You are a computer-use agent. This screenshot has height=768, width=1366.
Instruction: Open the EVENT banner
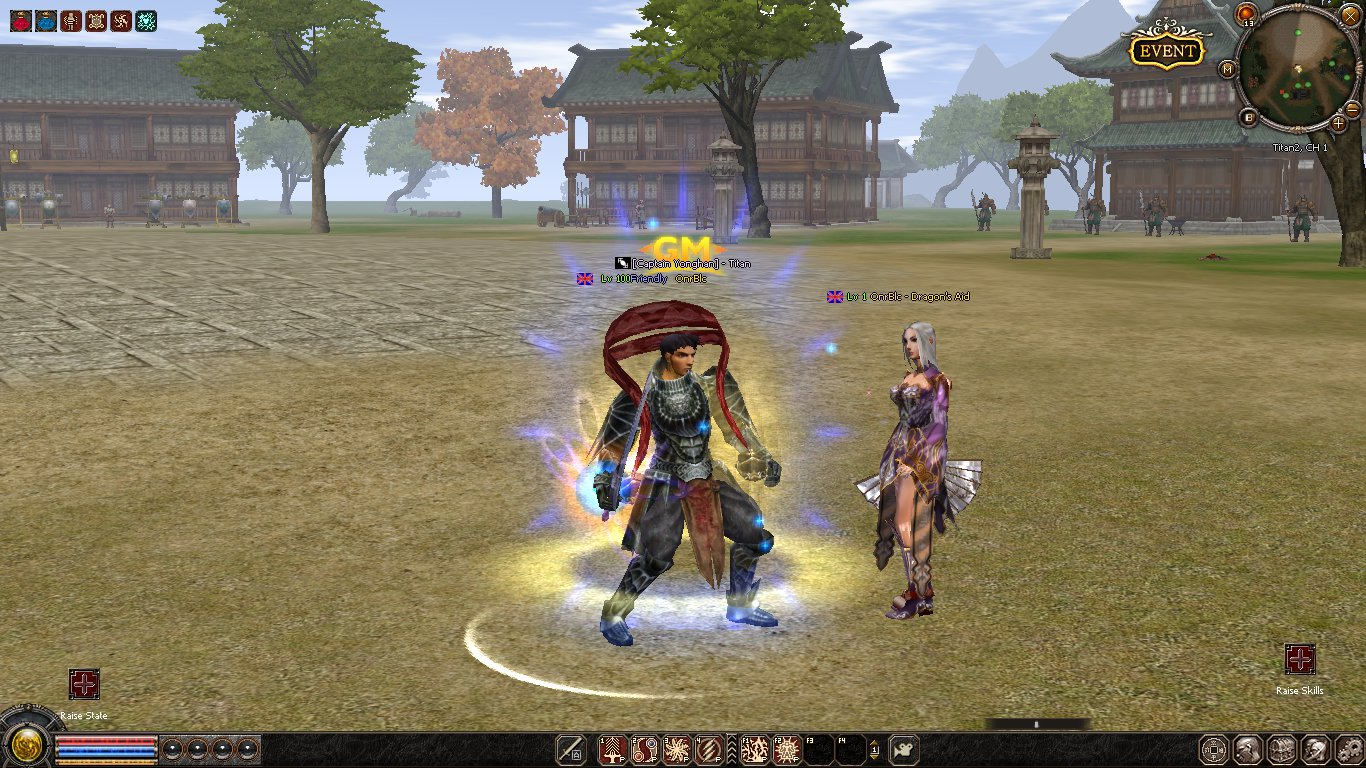pos(1166,50)
